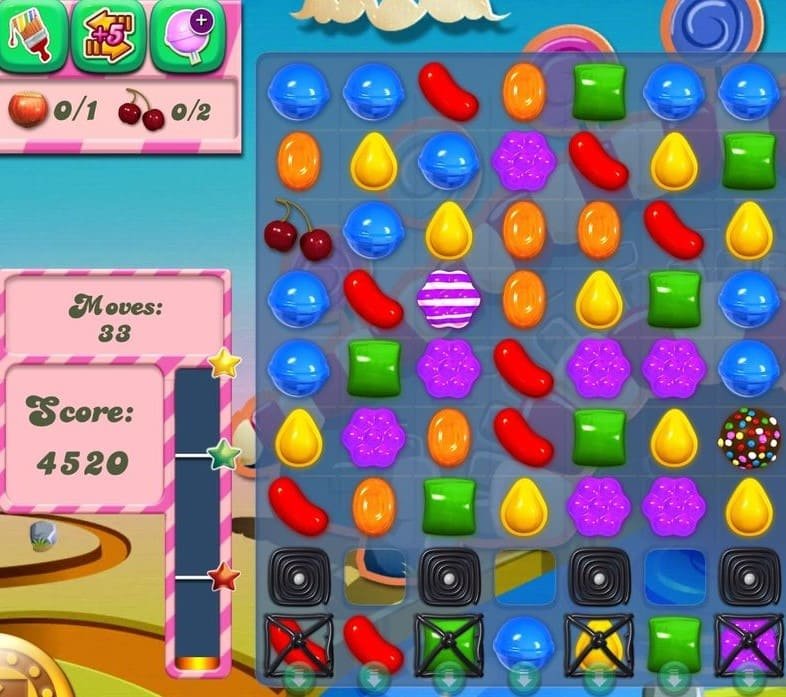This screenshot has height=697, width=786.
Task: Select the locked green square candy
Action: tap(447, 641)
